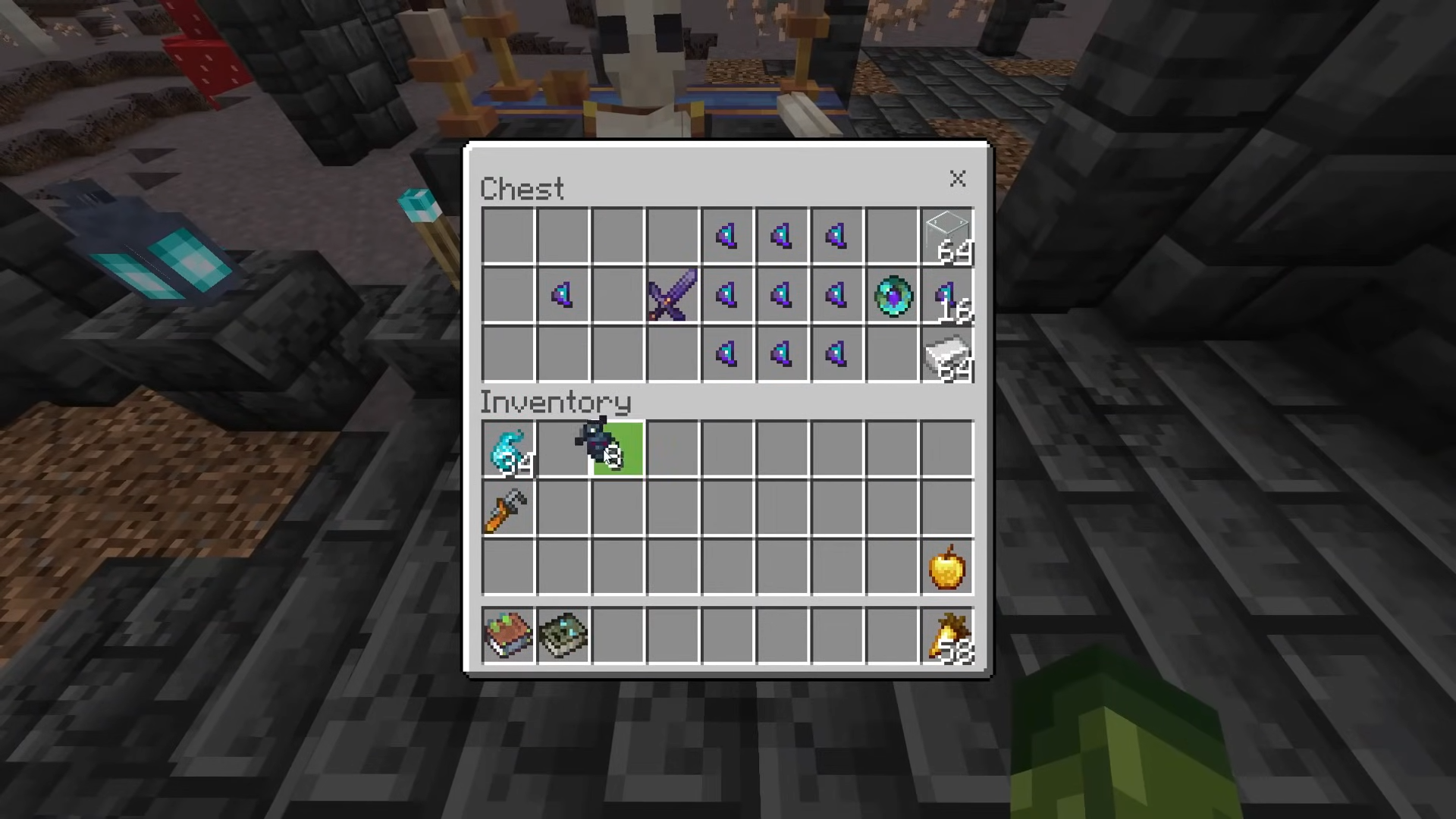Select the orange-handled brush tool

(x=508, y=509)
